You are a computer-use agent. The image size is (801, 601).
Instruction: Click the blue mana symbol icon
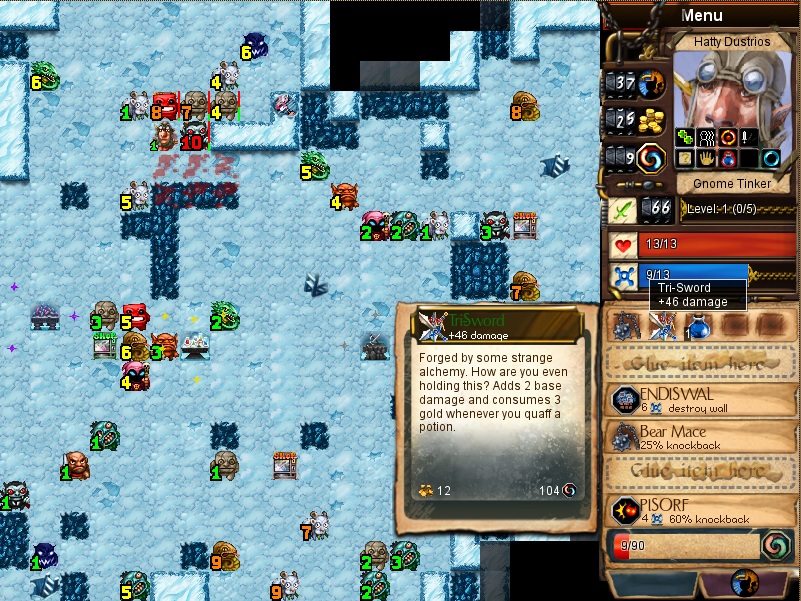[x=622, y=277]
